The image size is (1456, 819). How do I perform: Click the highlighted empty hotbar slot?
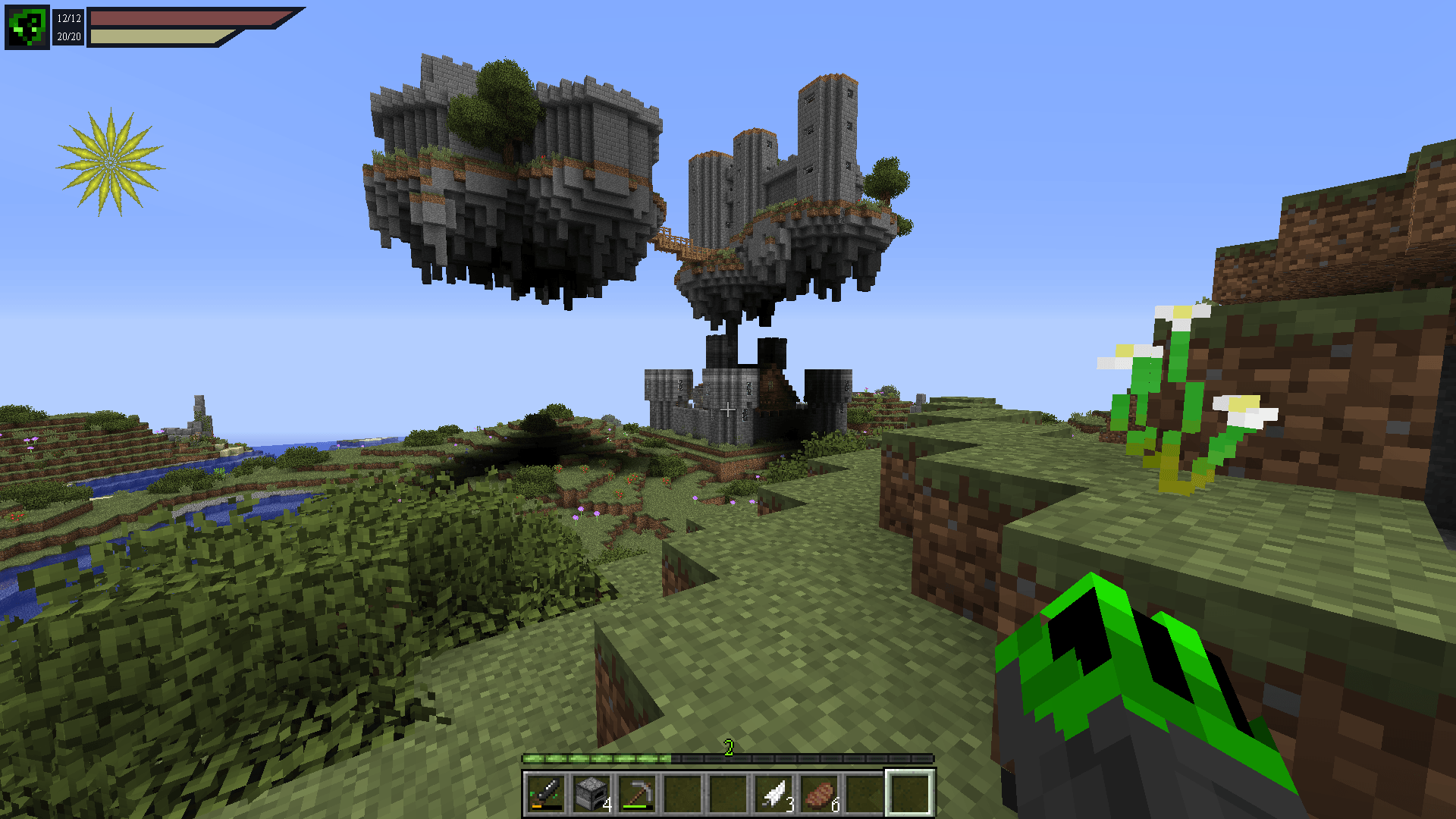[910, 793]
